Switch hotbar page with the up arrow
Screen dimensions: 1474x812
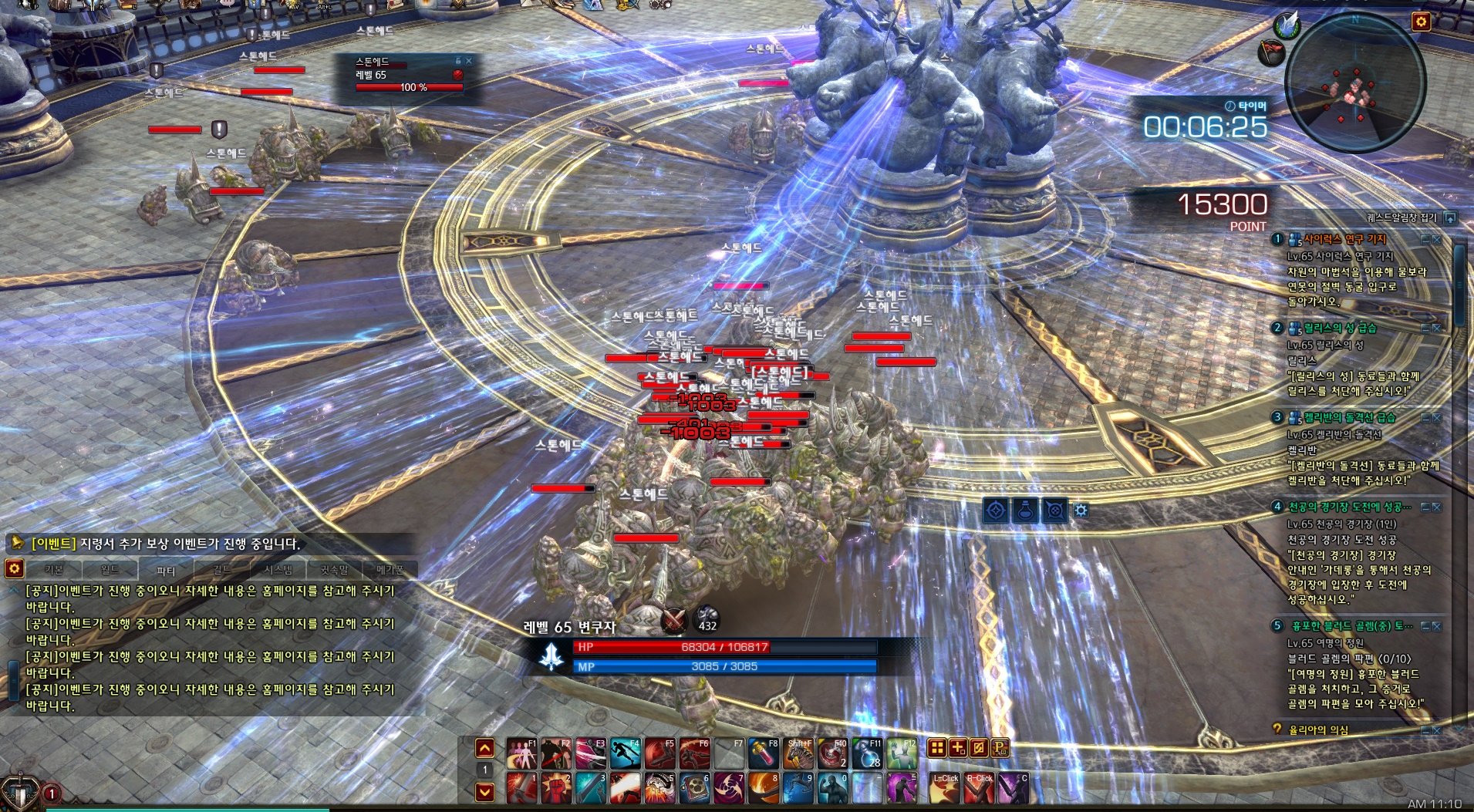coord(484,748)
